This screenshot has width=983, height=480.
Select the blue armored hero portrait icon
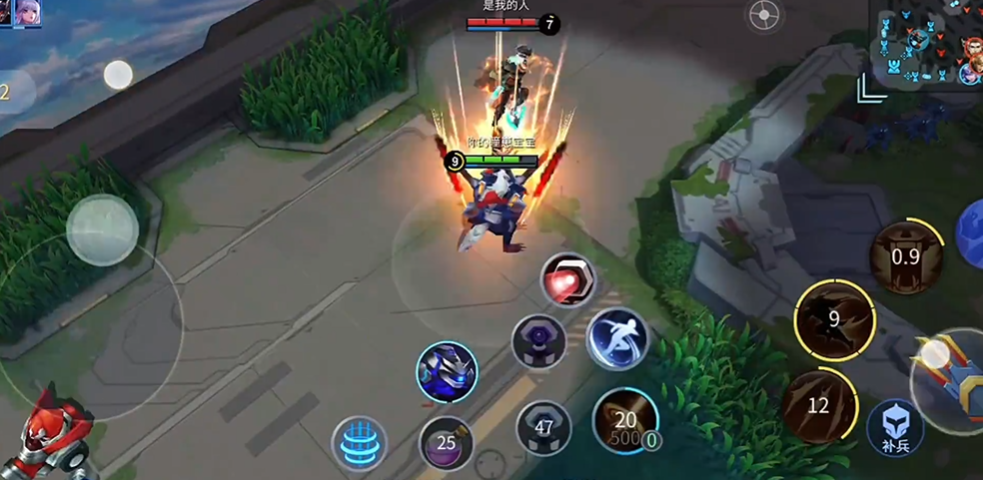tap(446, 371)
